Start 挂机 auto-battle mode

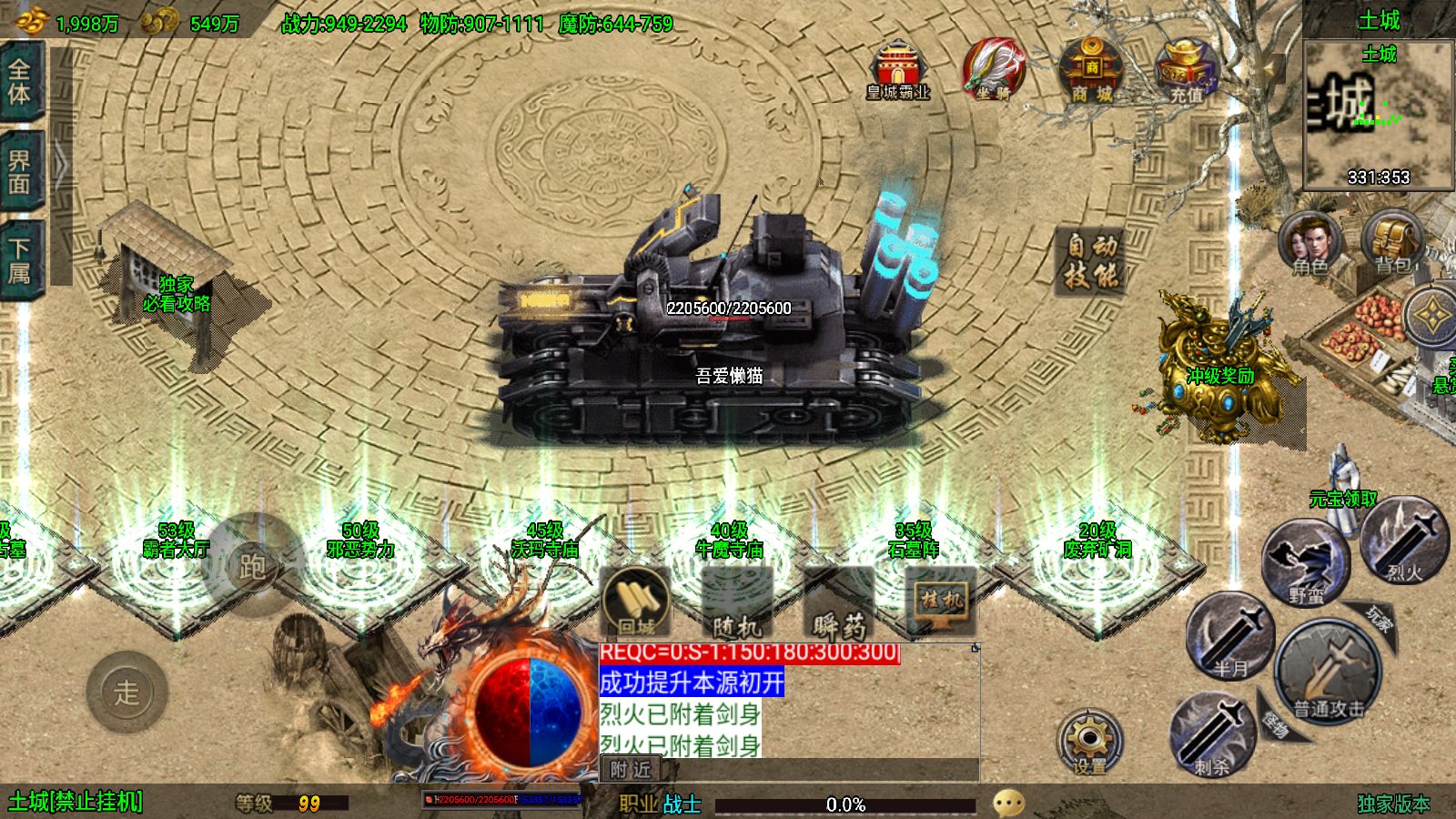(x=941, y=601)
